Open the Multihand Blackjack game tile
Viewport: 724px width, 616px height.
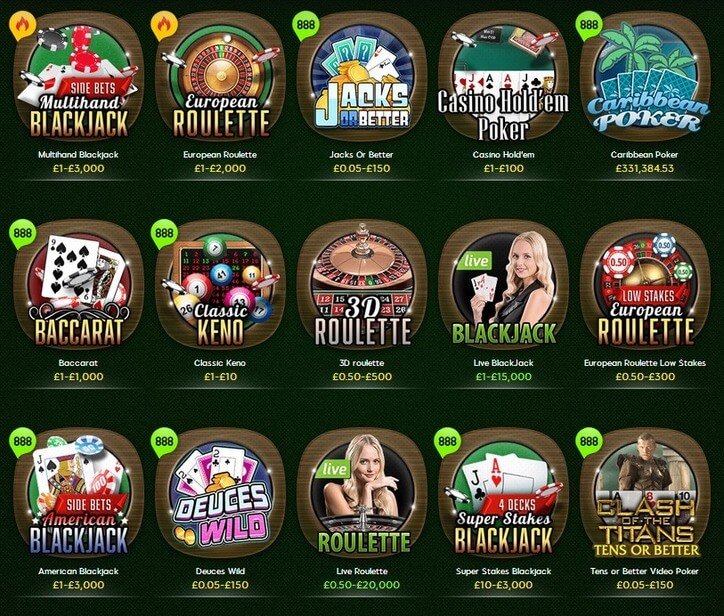78,79
